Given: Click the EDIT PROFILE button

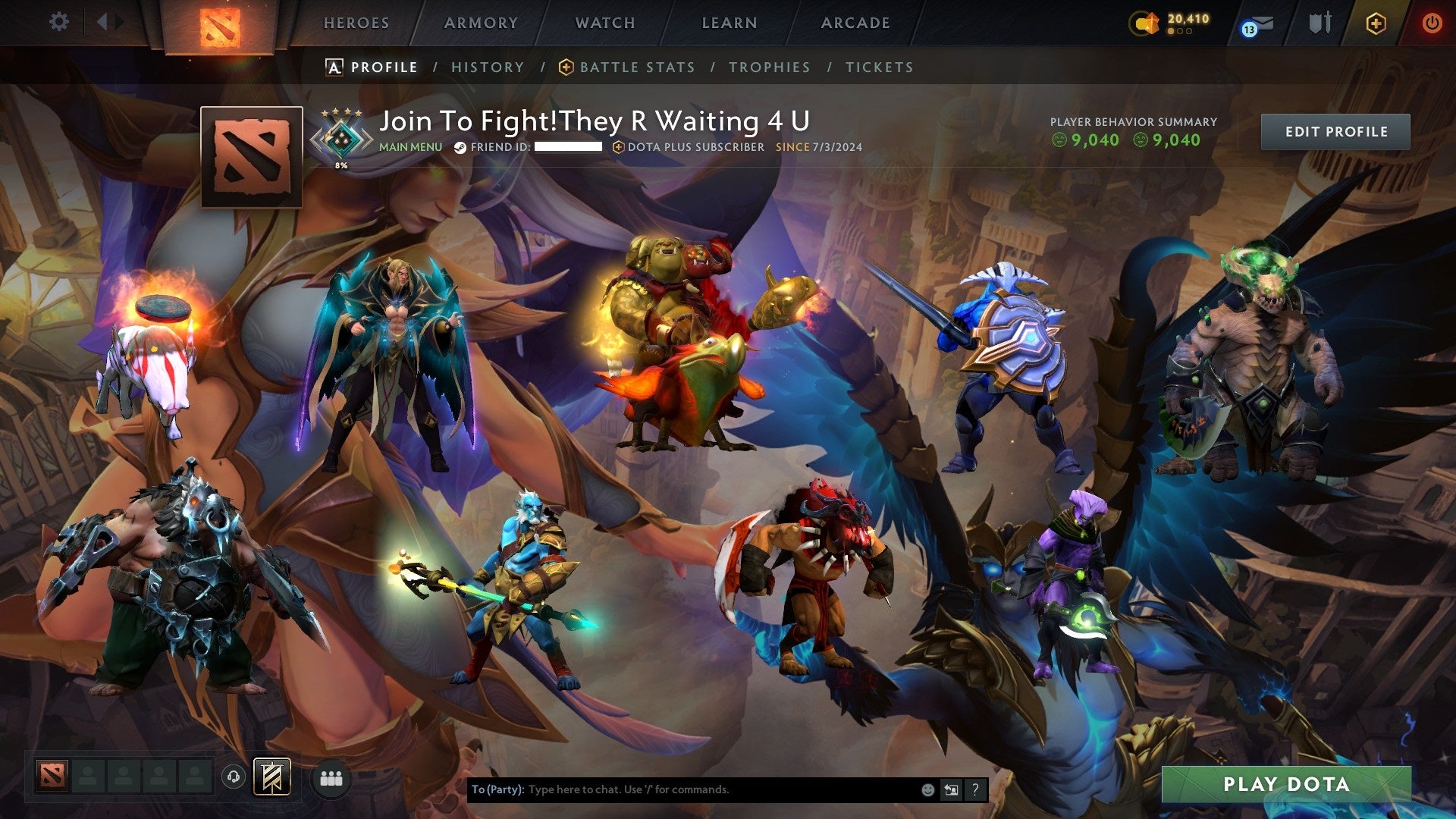Looking at the screenshot, I should pos(1335,130).
